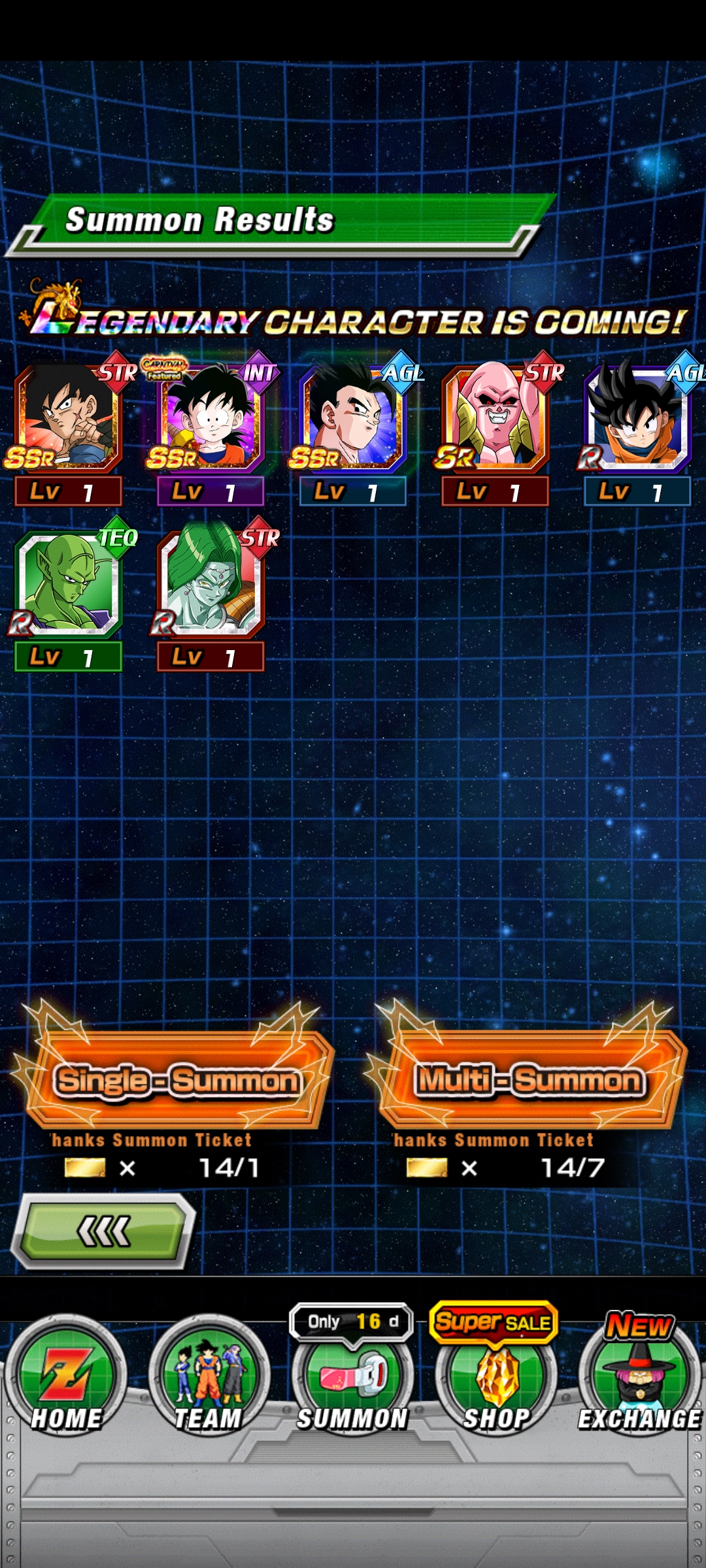Start a Multi-Summon

point(529,1081)
